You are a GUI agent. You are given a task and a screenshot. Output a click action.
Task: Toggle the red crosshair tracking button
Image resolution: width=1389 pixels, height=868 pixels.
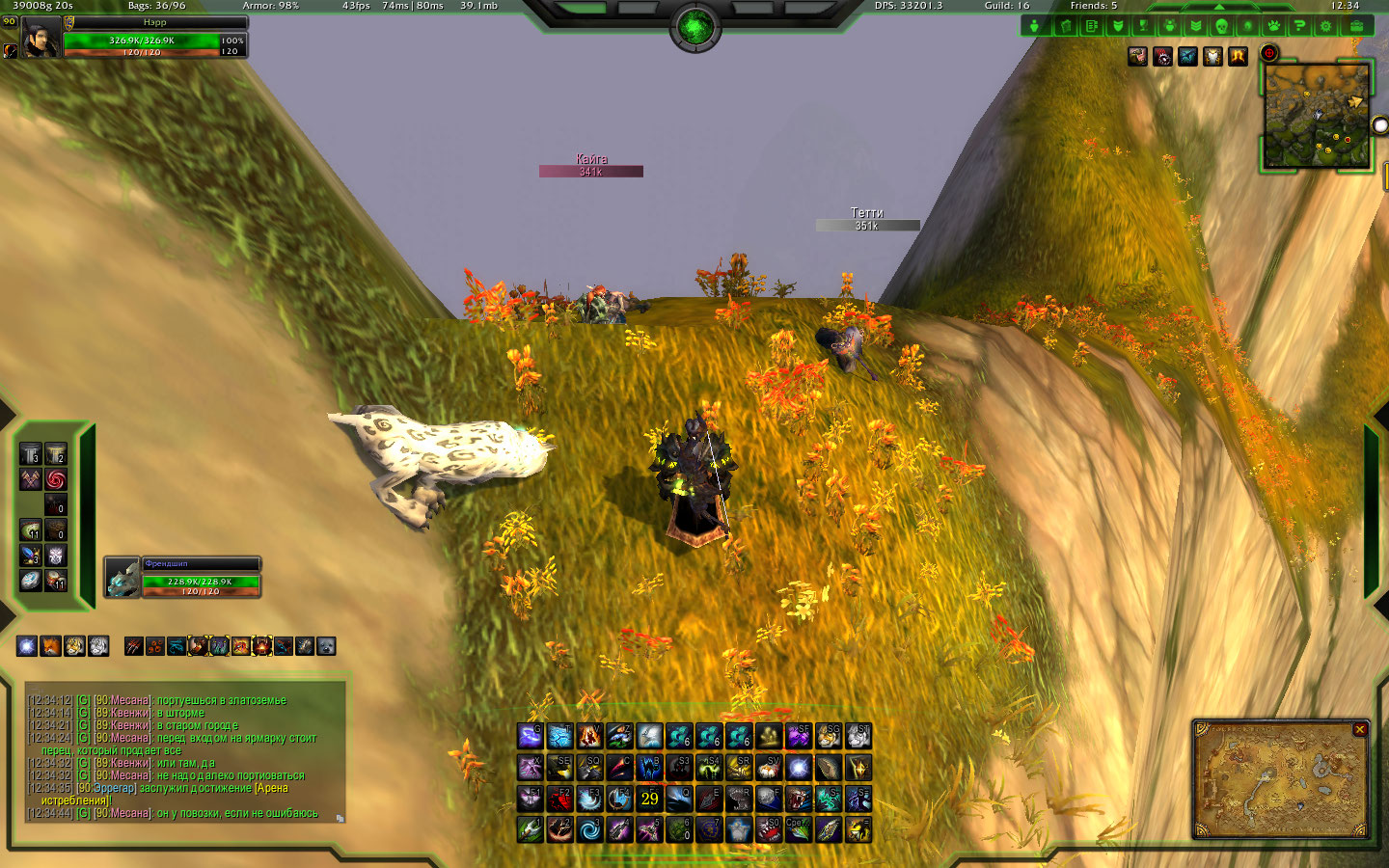click(1269, 54)
